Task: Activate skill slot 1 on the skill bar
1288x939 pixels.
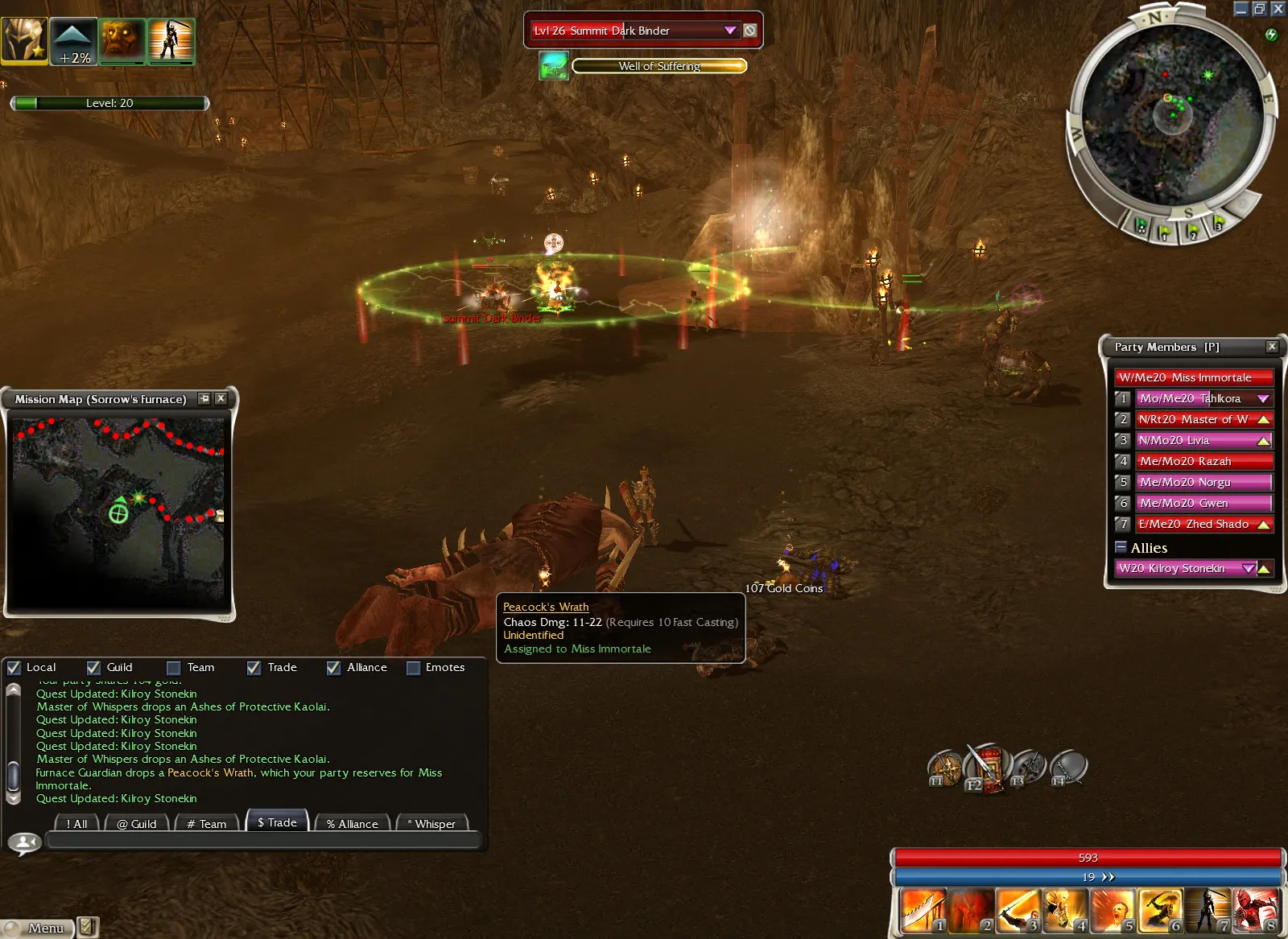Action: click(x=923, y=911)
